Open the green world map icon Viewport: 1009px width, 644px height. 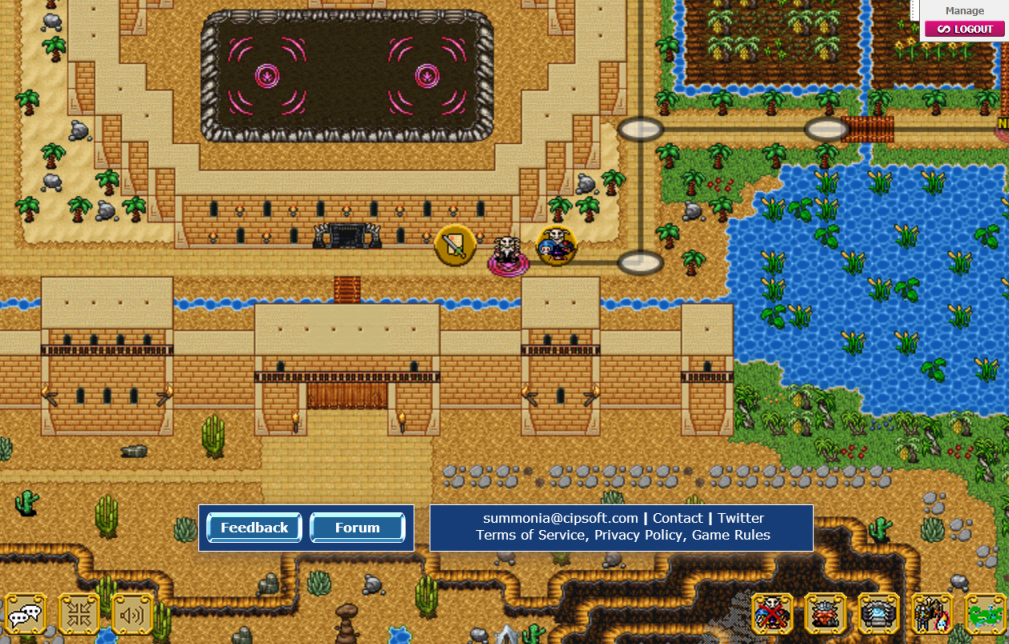(986, 614)
